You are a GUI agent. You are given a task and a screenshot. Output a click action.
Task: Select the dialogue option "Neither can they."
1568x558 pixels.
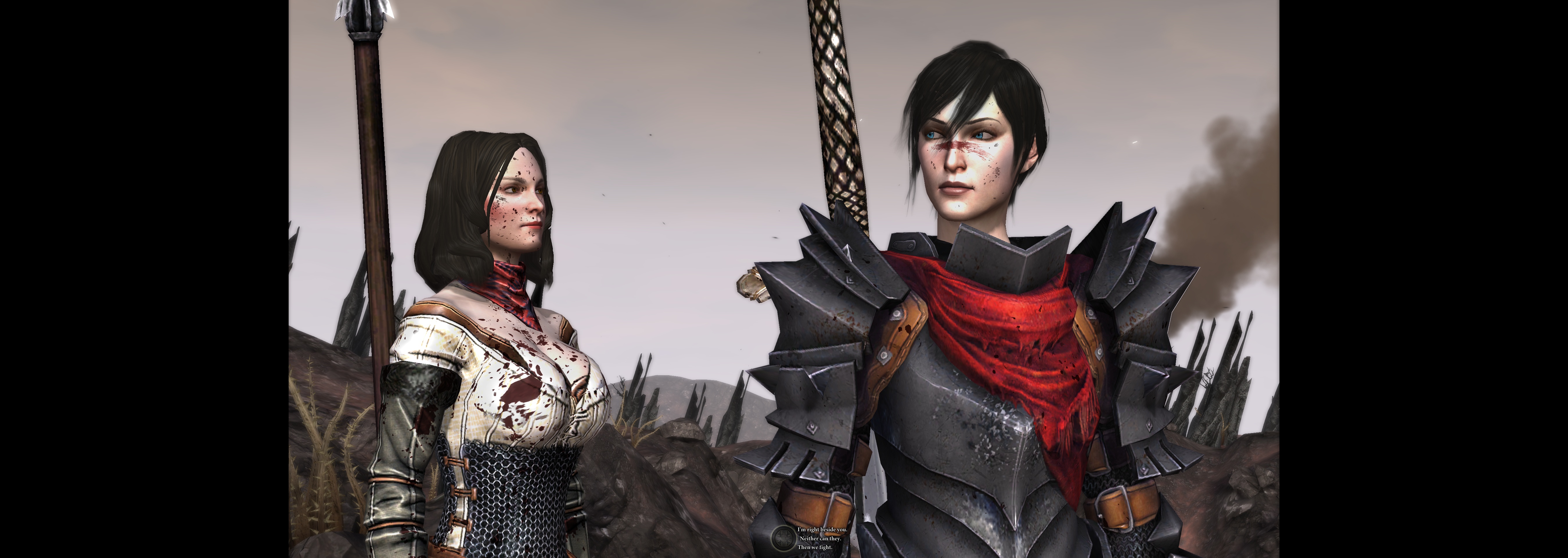click(821, 539)
